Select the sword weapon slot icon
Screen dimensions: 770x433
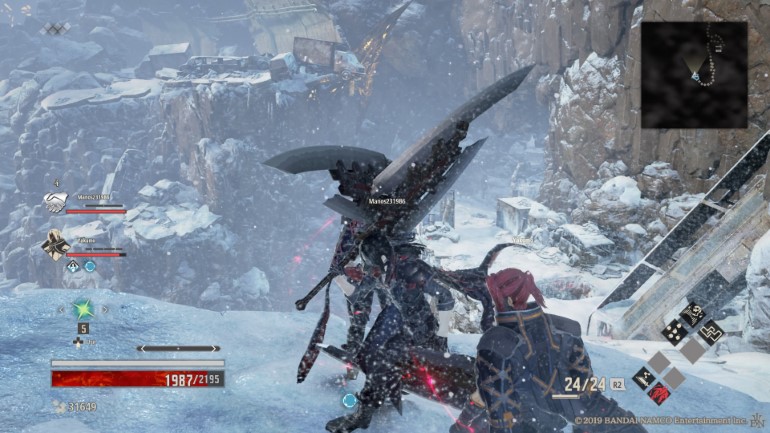[x=643, y=376]
